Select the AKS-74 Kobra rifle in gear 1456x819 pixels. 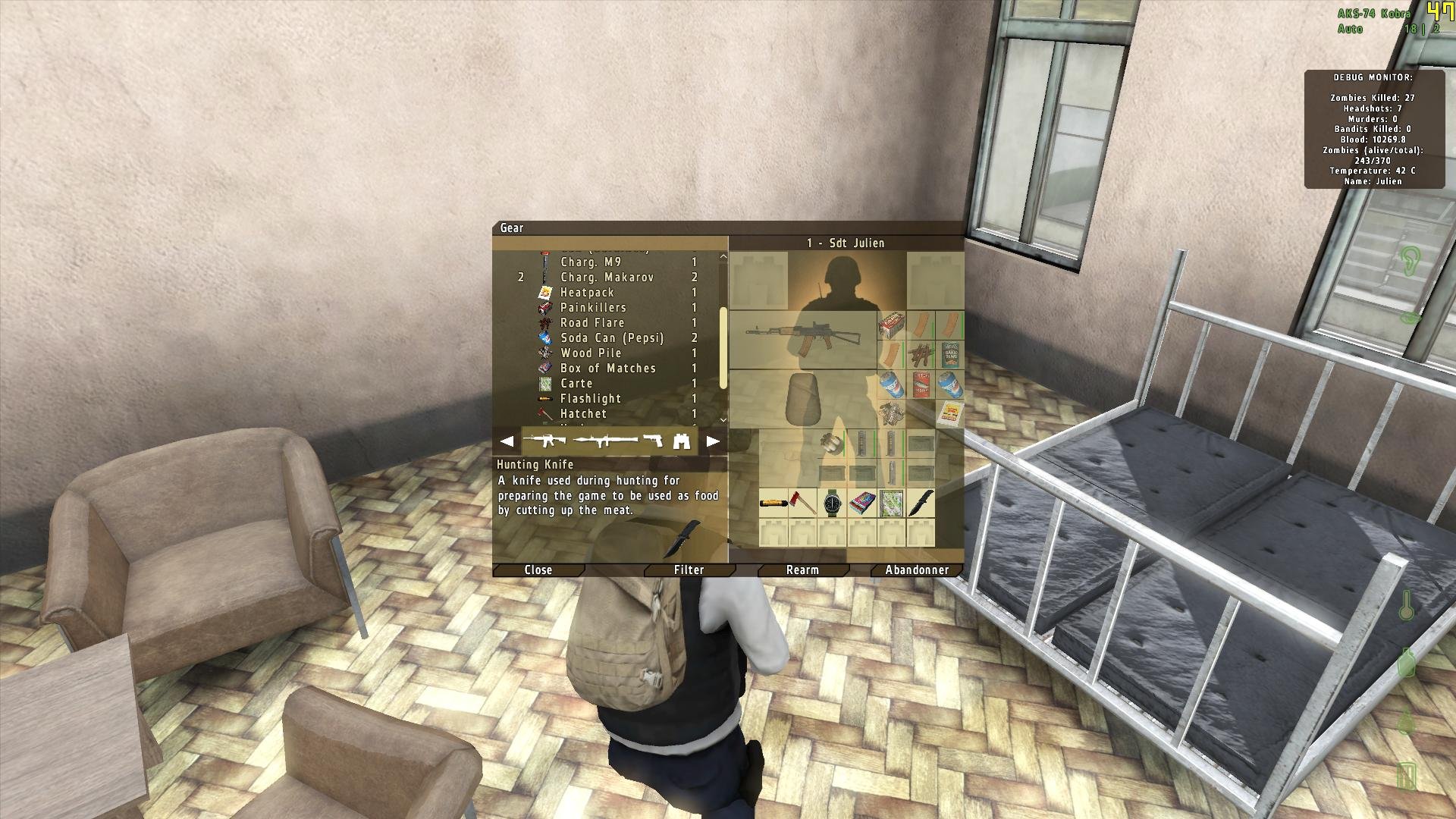coord(804,334)
